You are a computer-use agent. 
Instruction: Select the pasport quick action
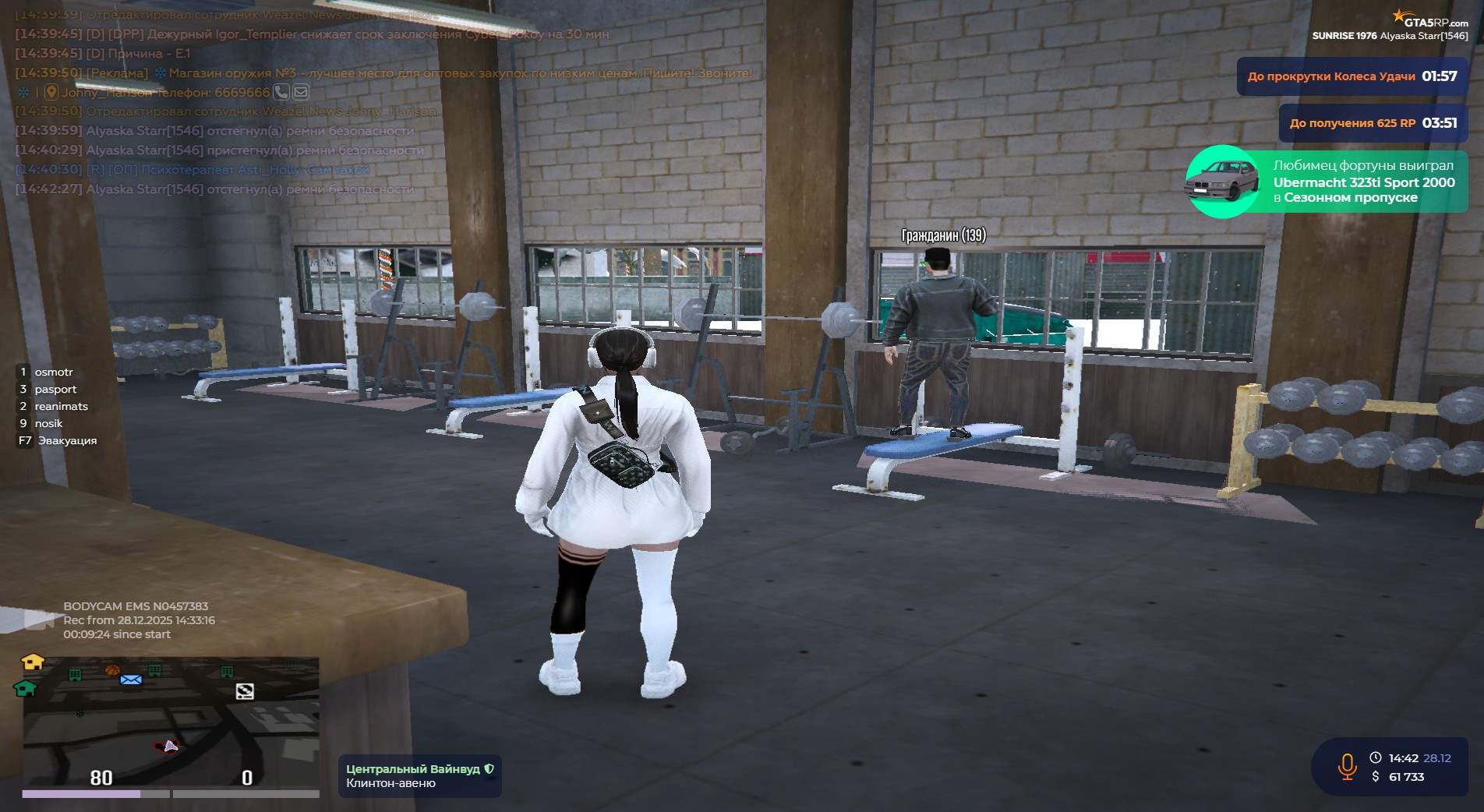pos(55,389)
